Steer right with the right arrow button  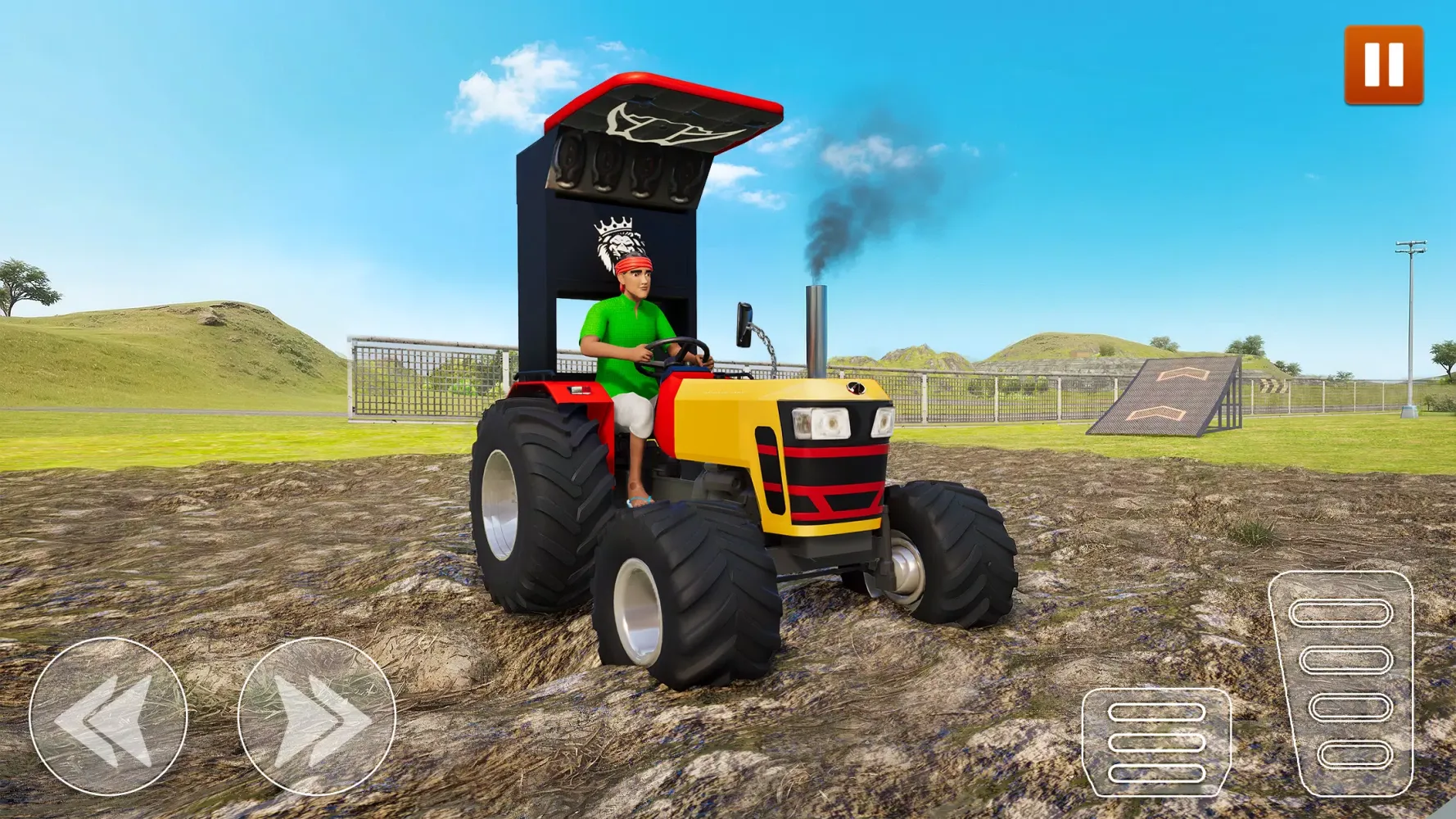click(317, 716)
